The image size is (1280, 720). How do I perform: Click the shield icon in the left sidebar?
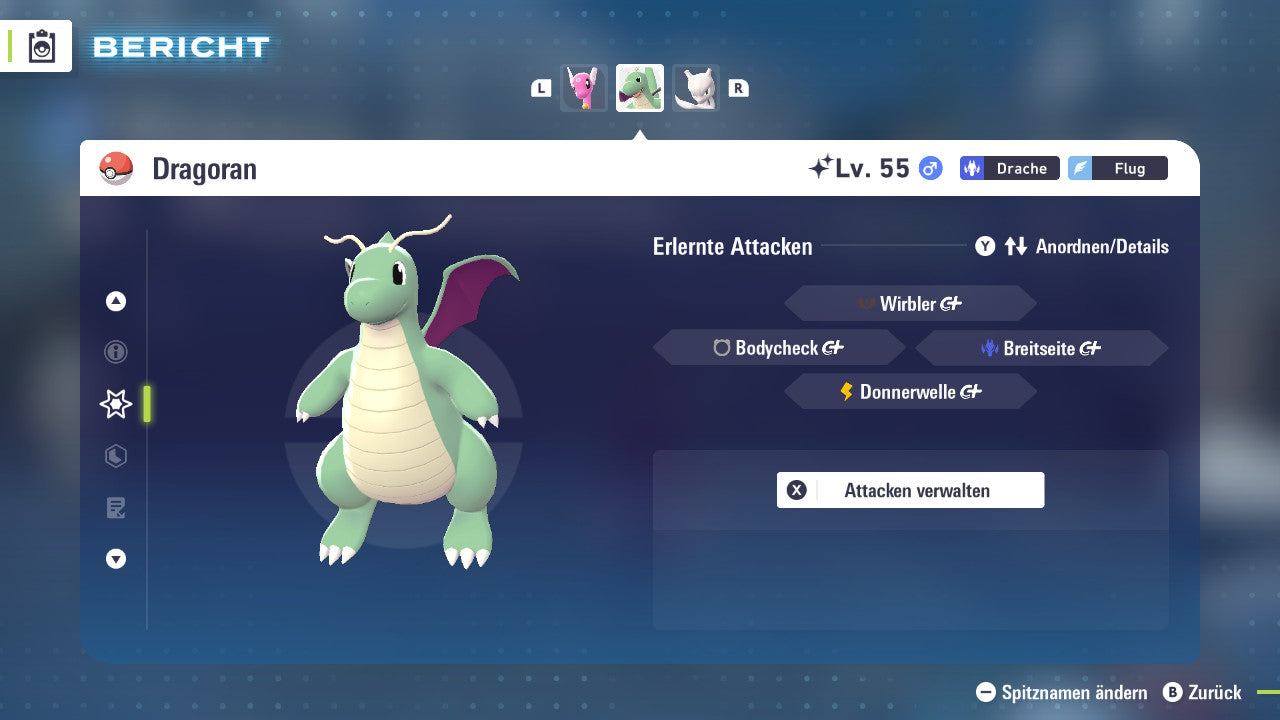115,456
